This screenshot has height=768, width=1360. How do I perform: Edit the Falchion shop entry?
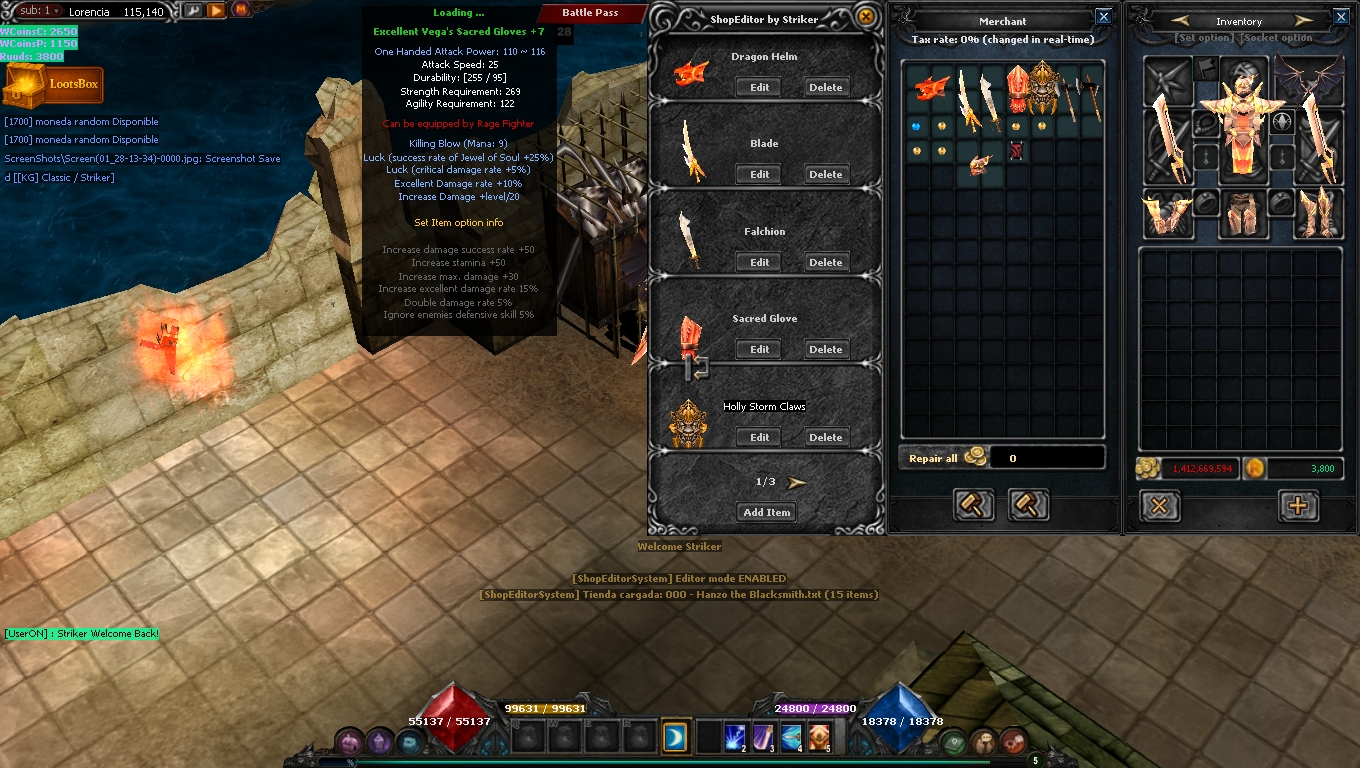tap(759, 263)
